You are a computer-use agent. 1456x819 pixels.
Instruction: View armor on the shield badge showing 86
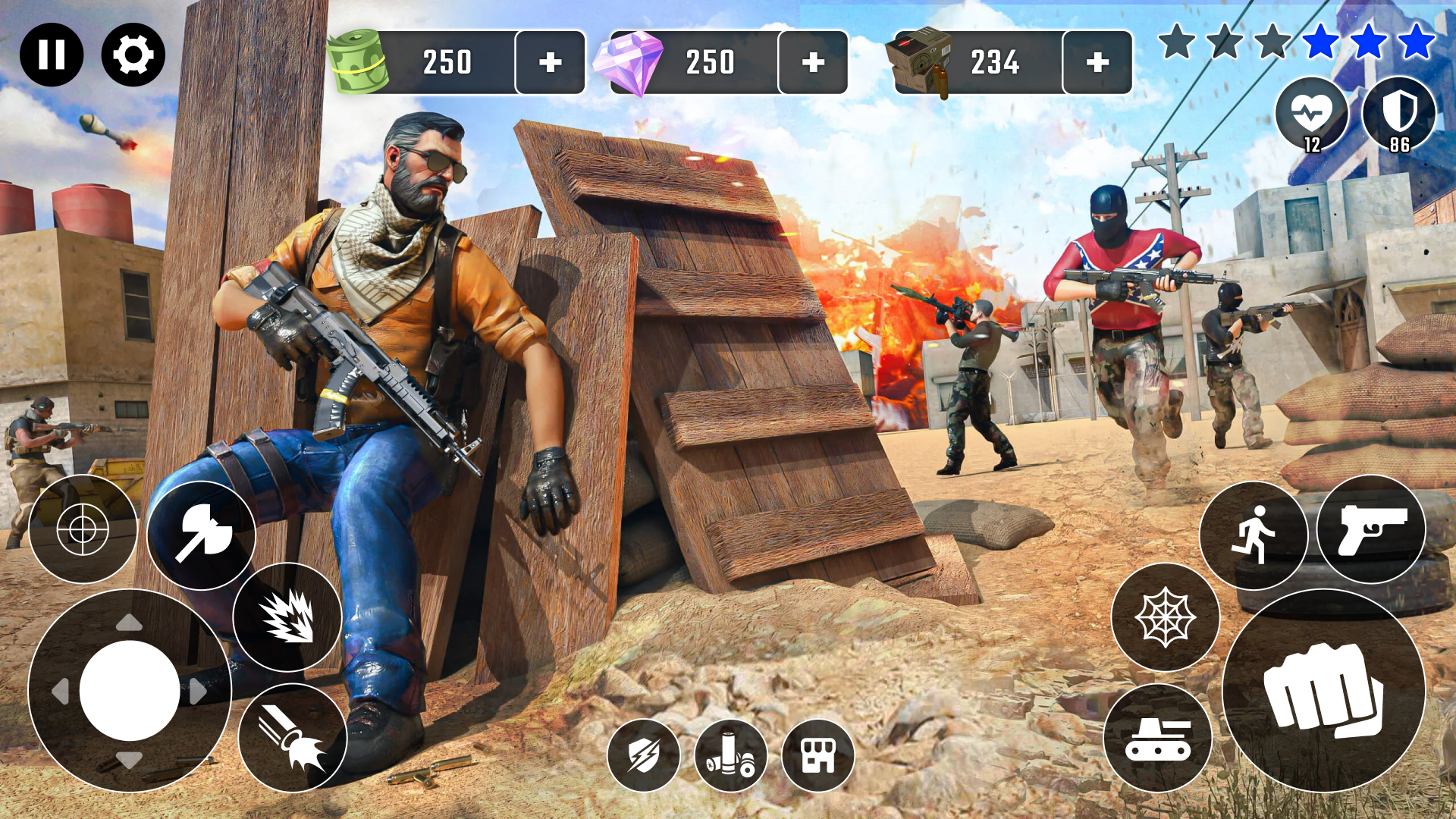click(1400, 115)
